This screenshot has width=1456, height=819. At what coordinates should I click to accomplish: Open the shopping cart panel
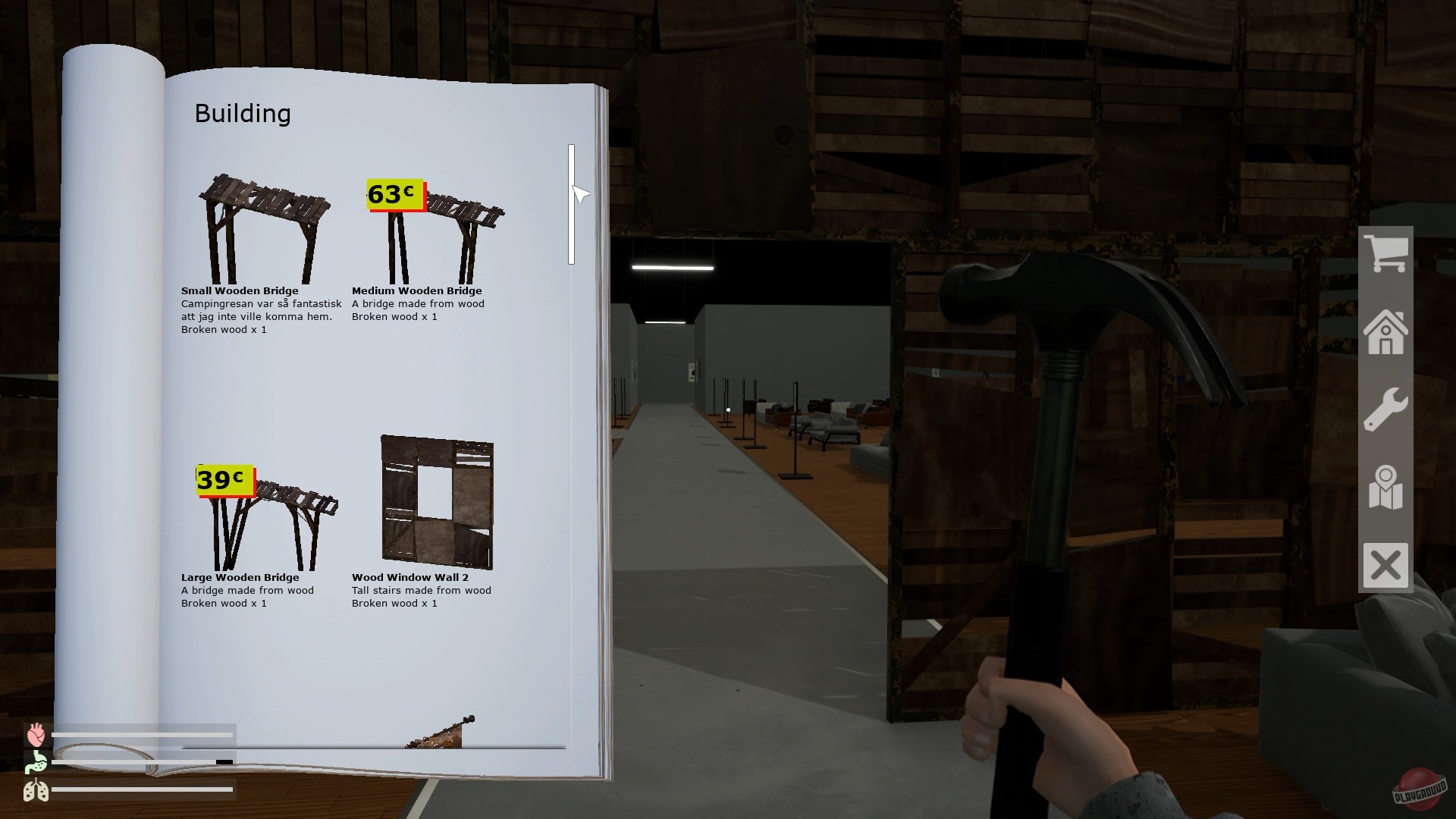click(1386, 253)
